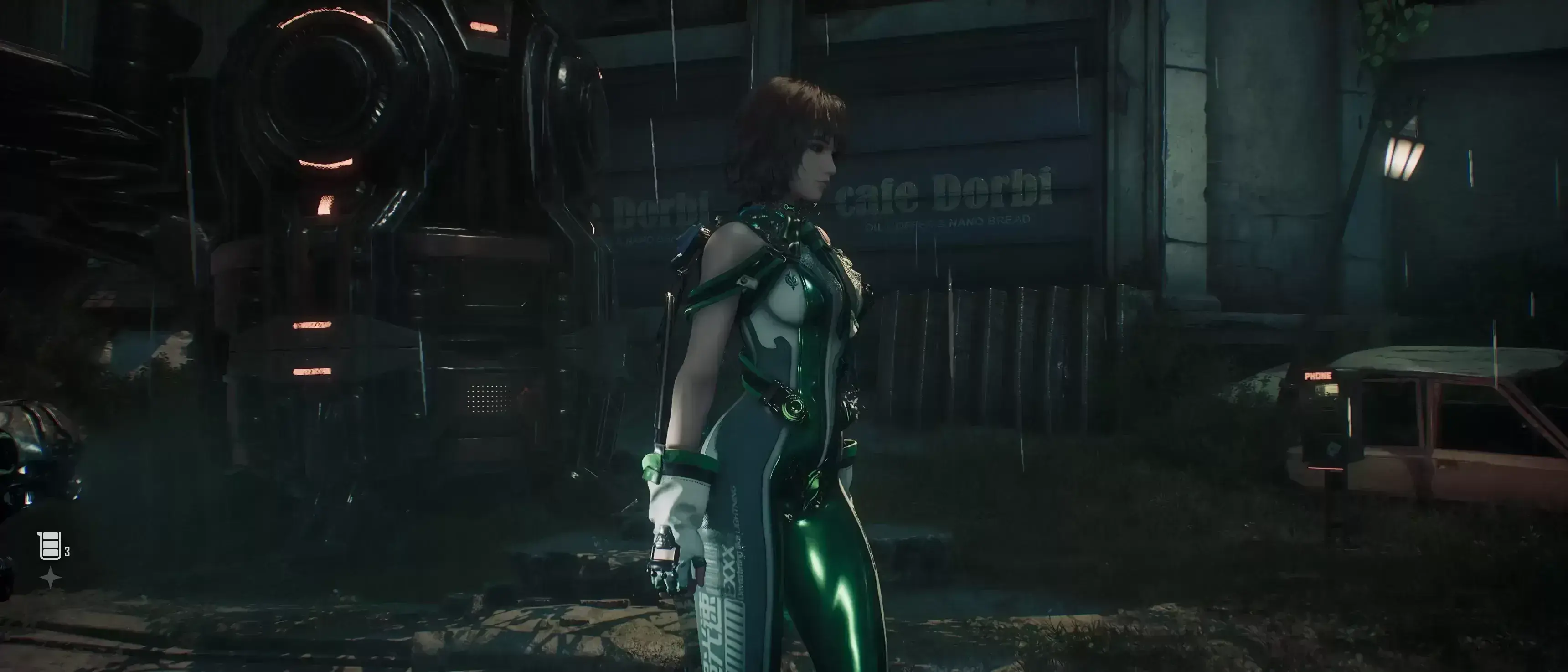
Task: Use the healing potion beaker icon
Action: 50,546
